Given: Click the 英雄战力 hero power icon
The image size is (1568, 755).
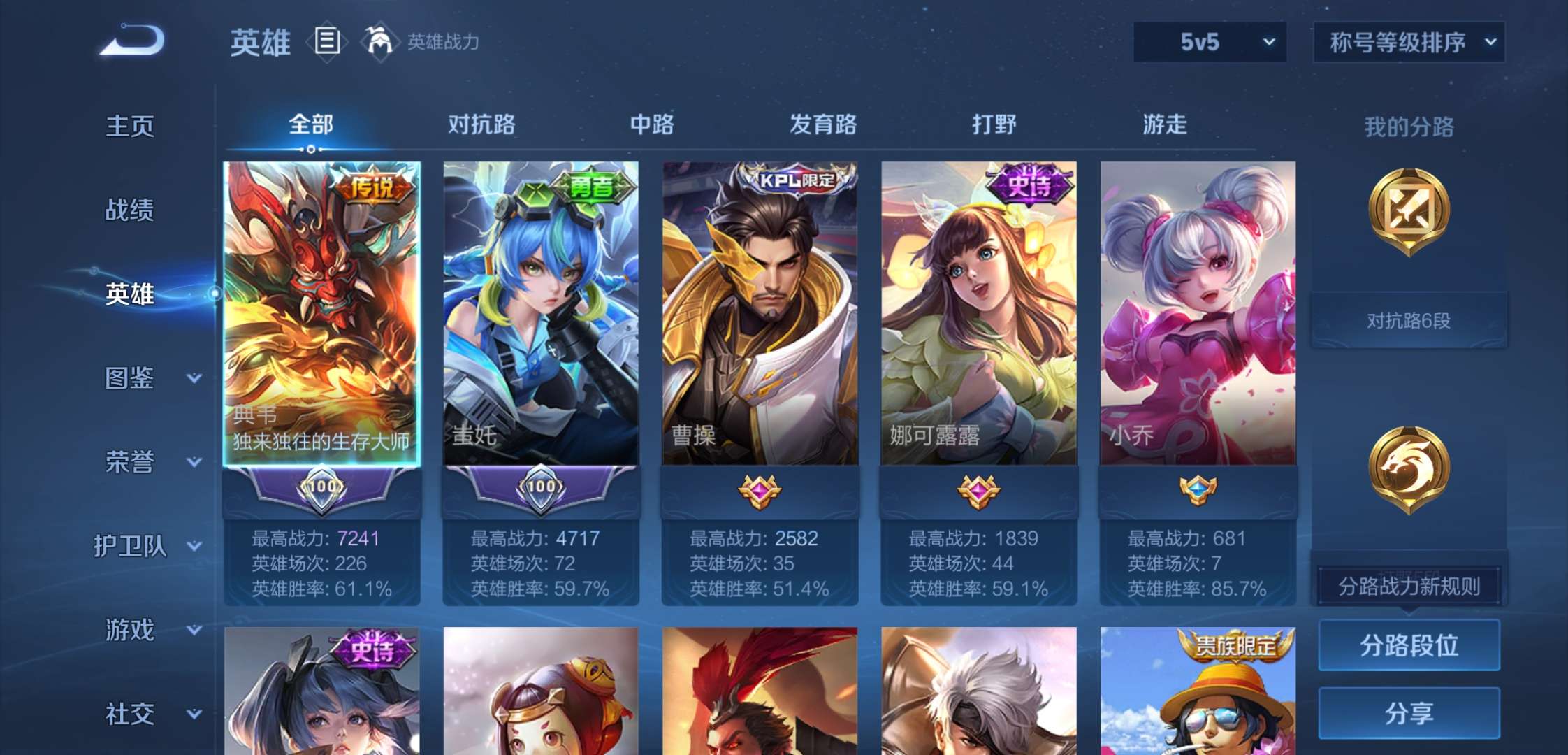Looking at the screenshot, I should (x=379, y=41).
